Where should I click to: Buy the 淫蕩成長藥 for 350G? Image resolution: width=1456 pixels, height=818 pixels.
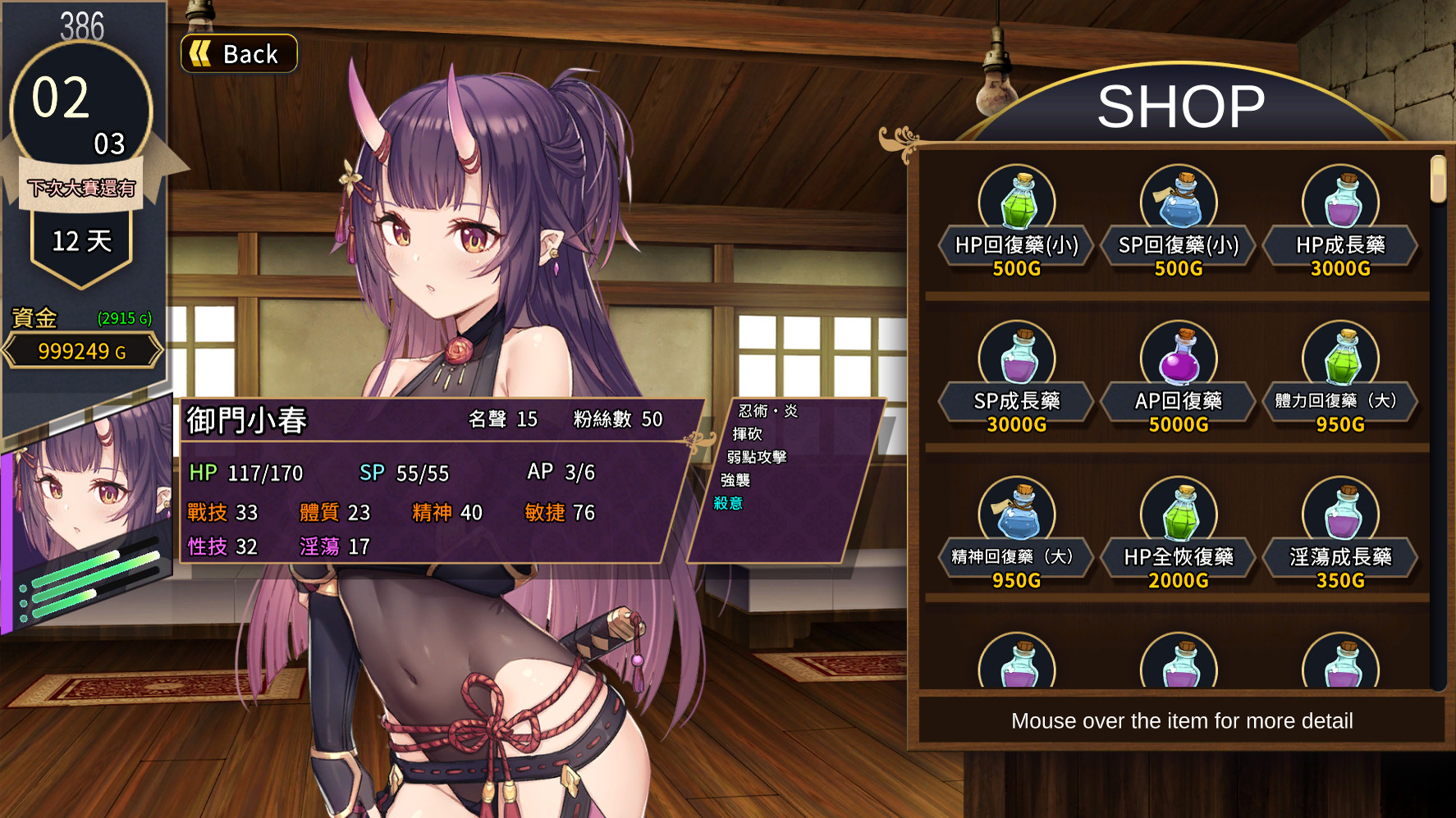coord(1339,533)
